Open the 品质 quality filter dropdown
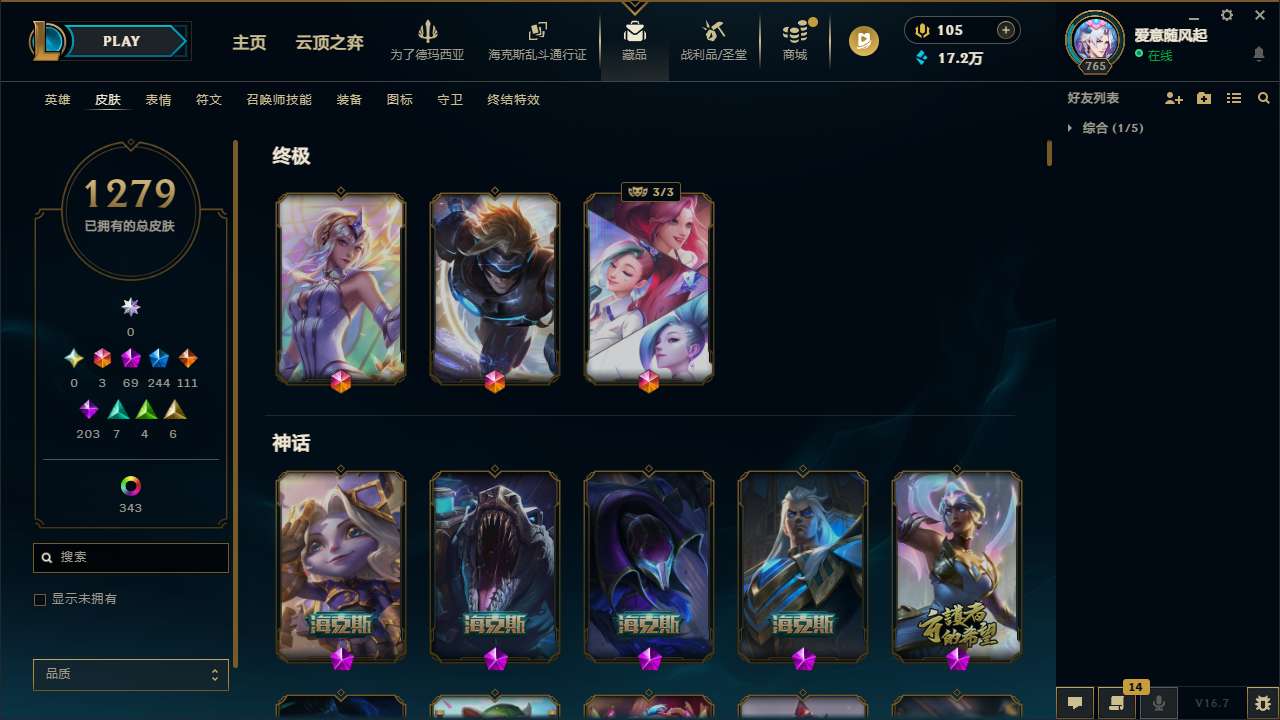1280x720 pixels. click(x=130, y=674)
